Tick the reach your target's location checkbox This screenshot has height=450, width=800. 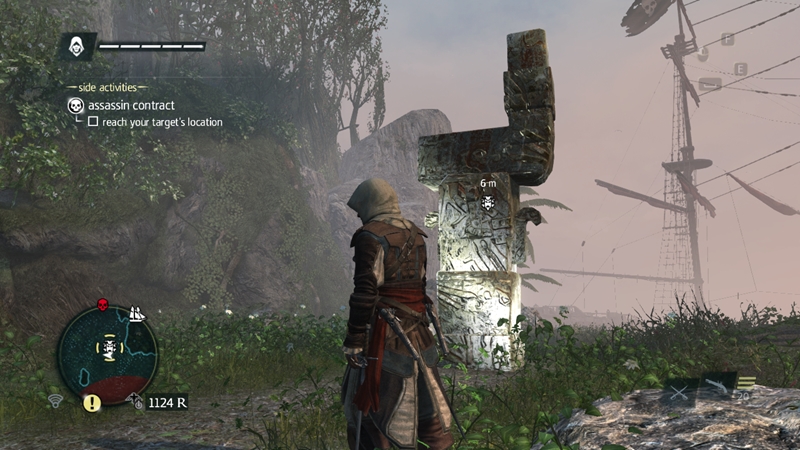pyautogui.click(x=93, y=122)
